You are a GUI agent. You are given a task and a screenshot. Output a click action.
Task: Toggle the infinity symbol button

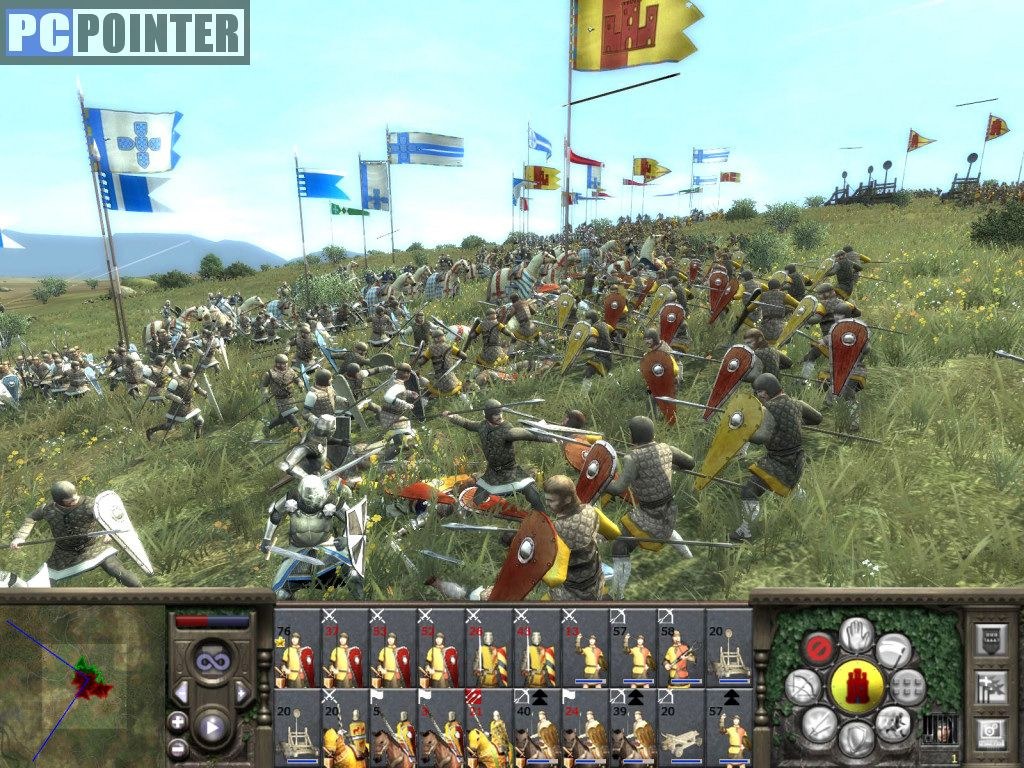(x=211, y=661)
